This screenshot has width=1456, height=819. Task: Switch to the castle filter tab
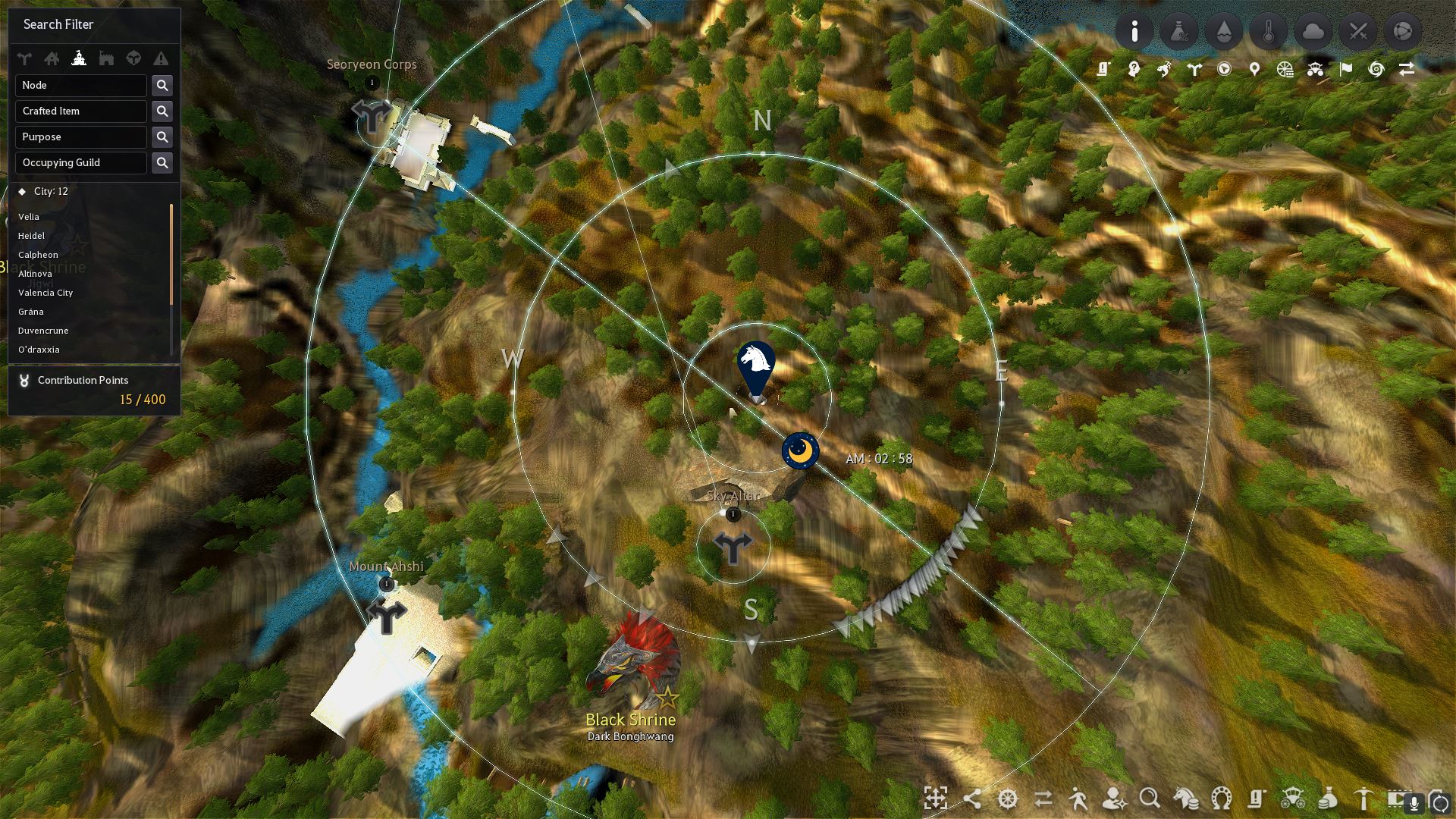pos(79,58)
